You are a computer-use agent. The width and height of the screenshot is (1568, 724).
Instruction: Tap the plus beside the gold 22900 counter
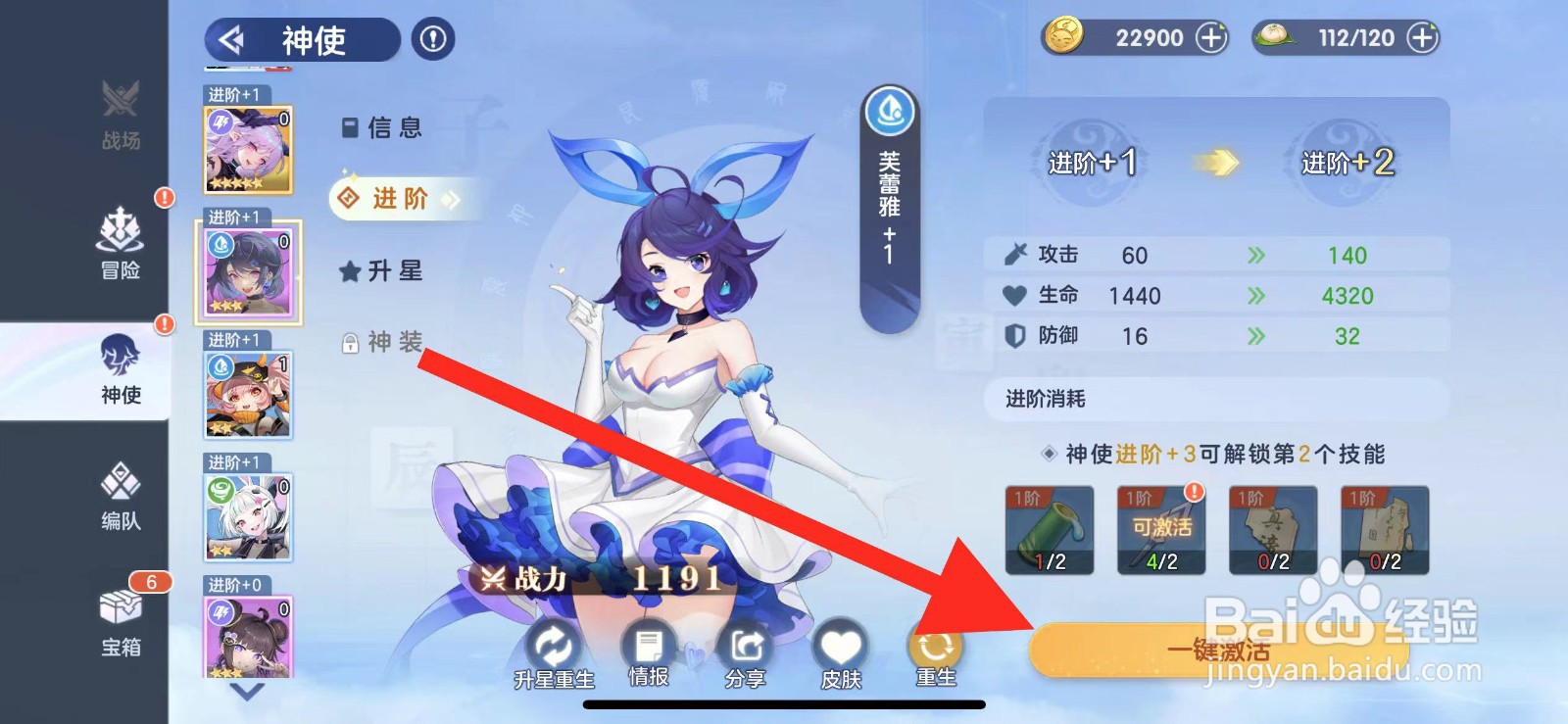click(1211, 36)
